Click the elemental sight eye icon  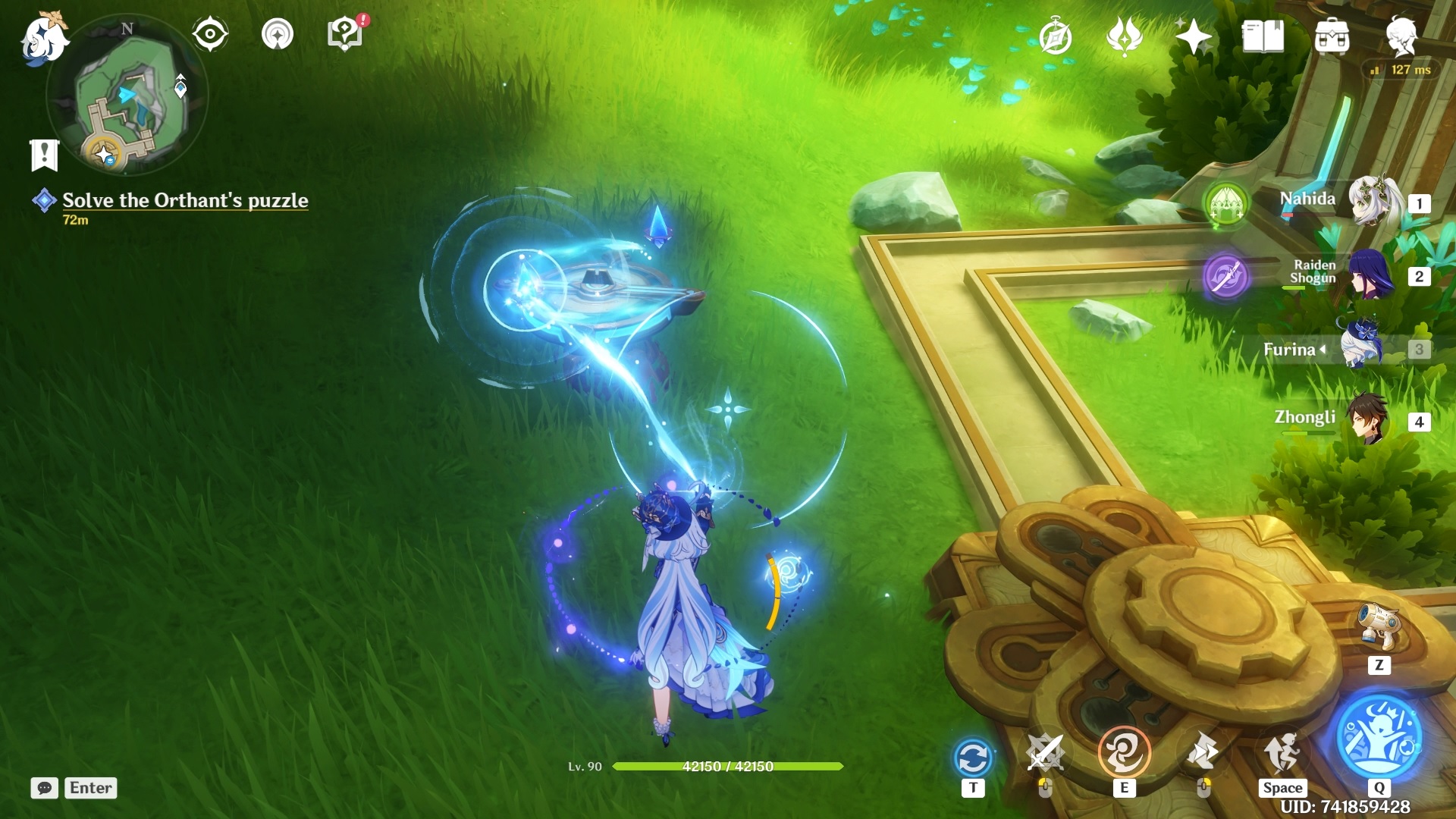click(209, 34)
